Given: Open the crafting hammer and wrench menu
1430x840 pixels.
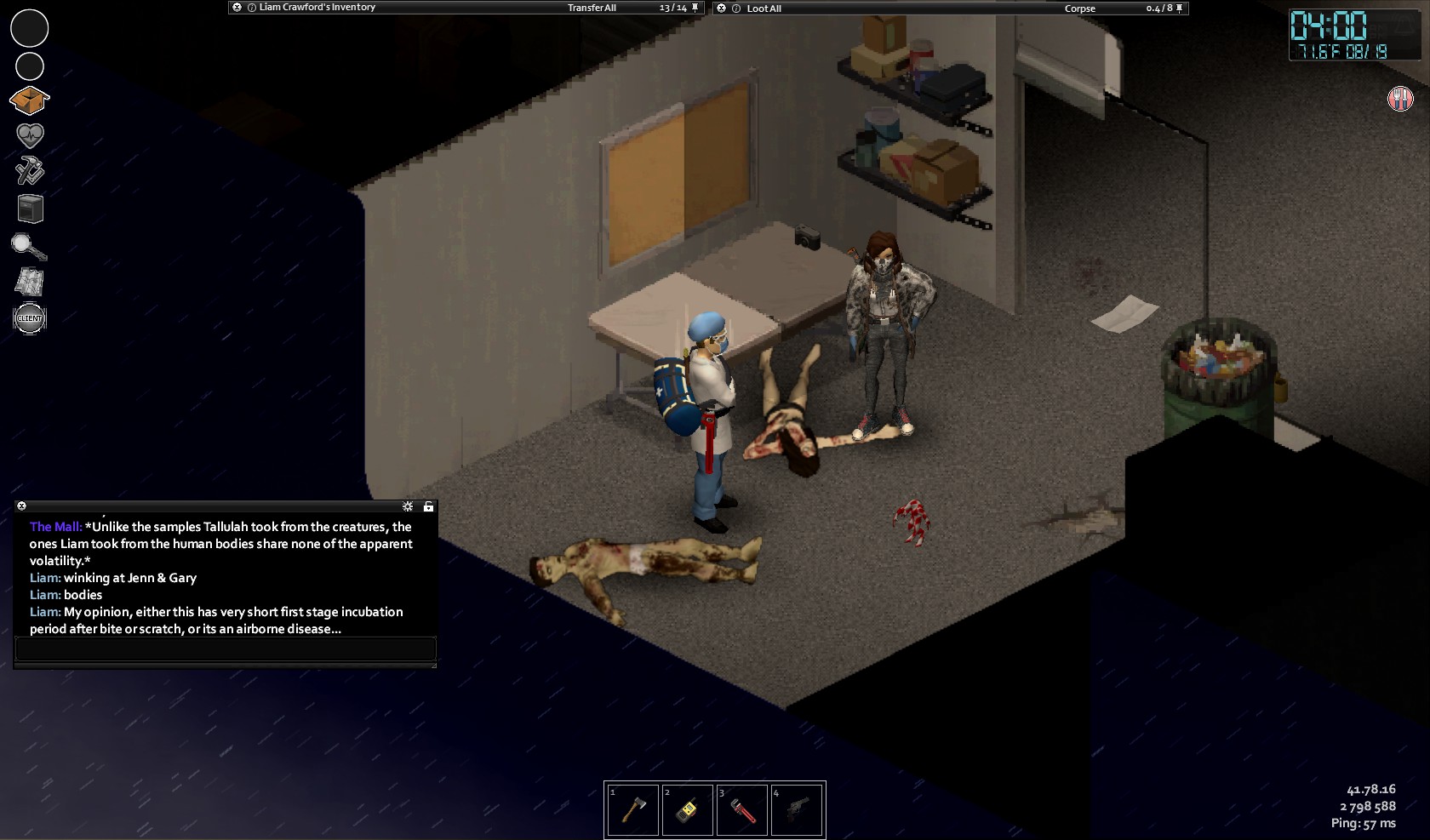Looking at the screenshot, I should [x=30, y=170].
